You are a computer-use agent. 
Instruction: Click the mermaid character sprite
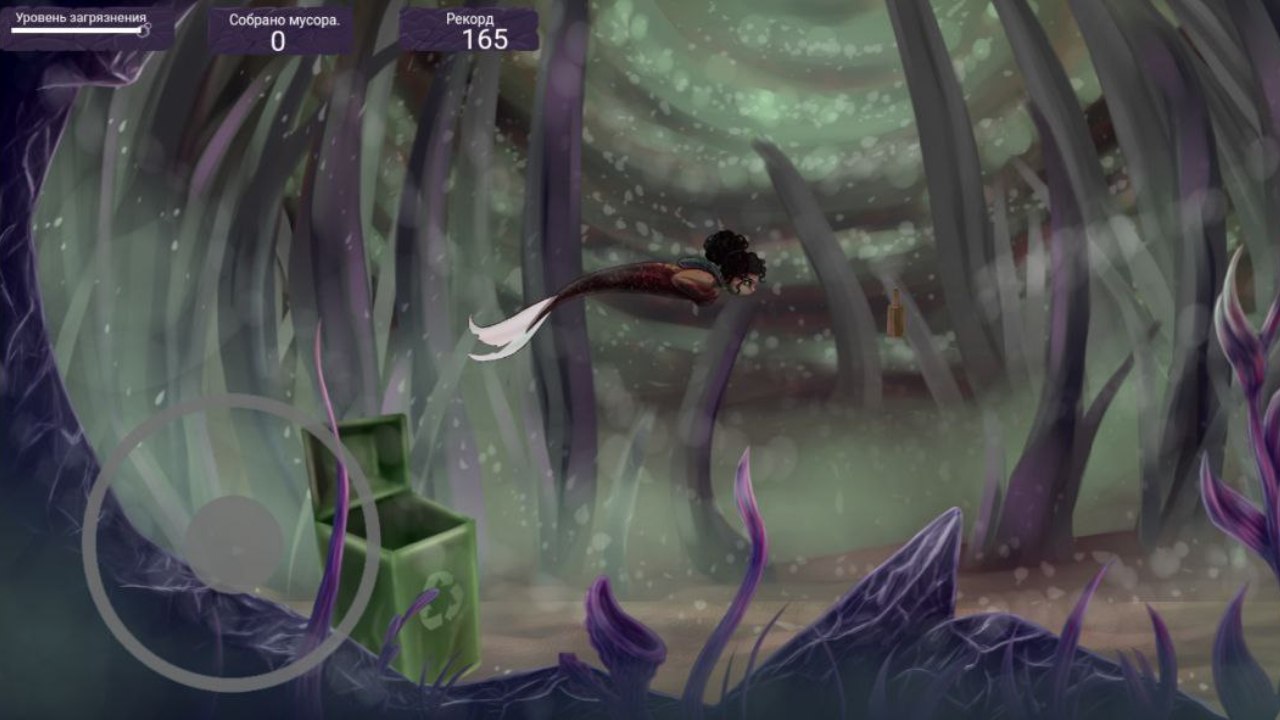(690, 275)
